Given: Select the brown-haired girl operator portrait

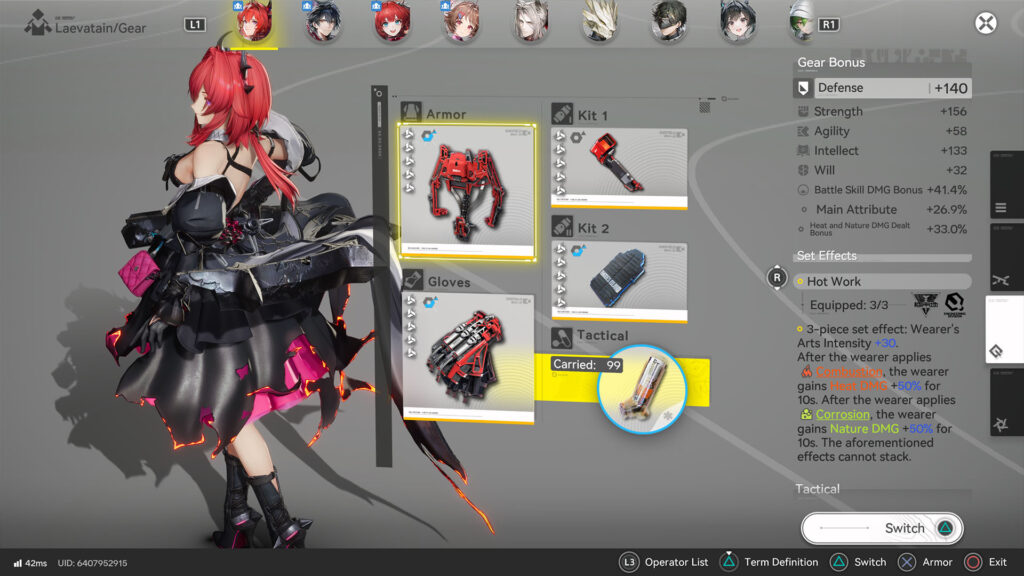Looking at the screenshot, I should tap(461, 21).
